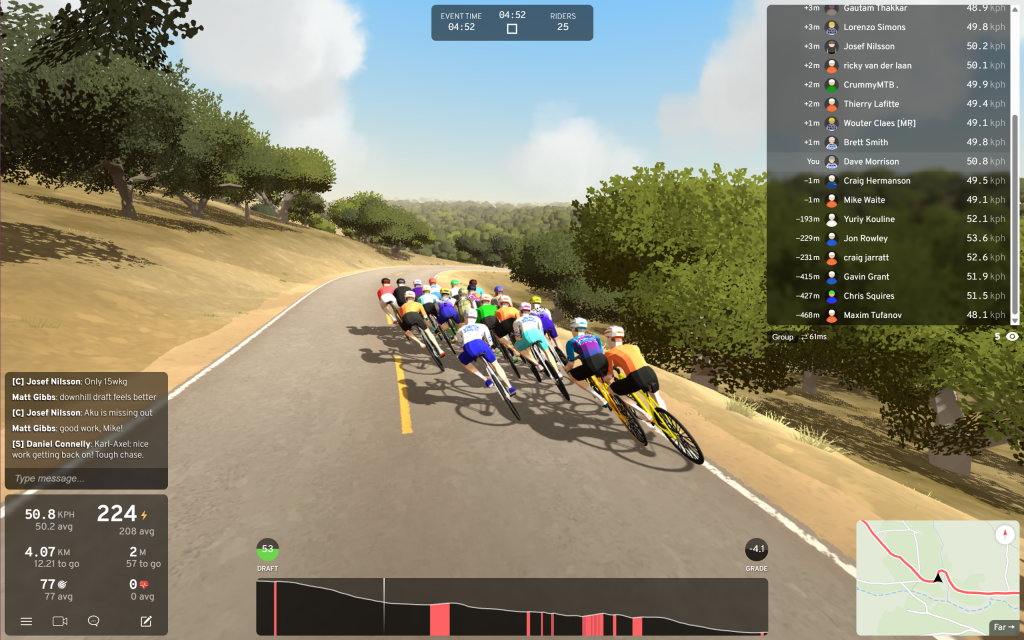The image size is (1024, 640).
Task: Click the Type message chat field
Action: (x=85, y=478)
